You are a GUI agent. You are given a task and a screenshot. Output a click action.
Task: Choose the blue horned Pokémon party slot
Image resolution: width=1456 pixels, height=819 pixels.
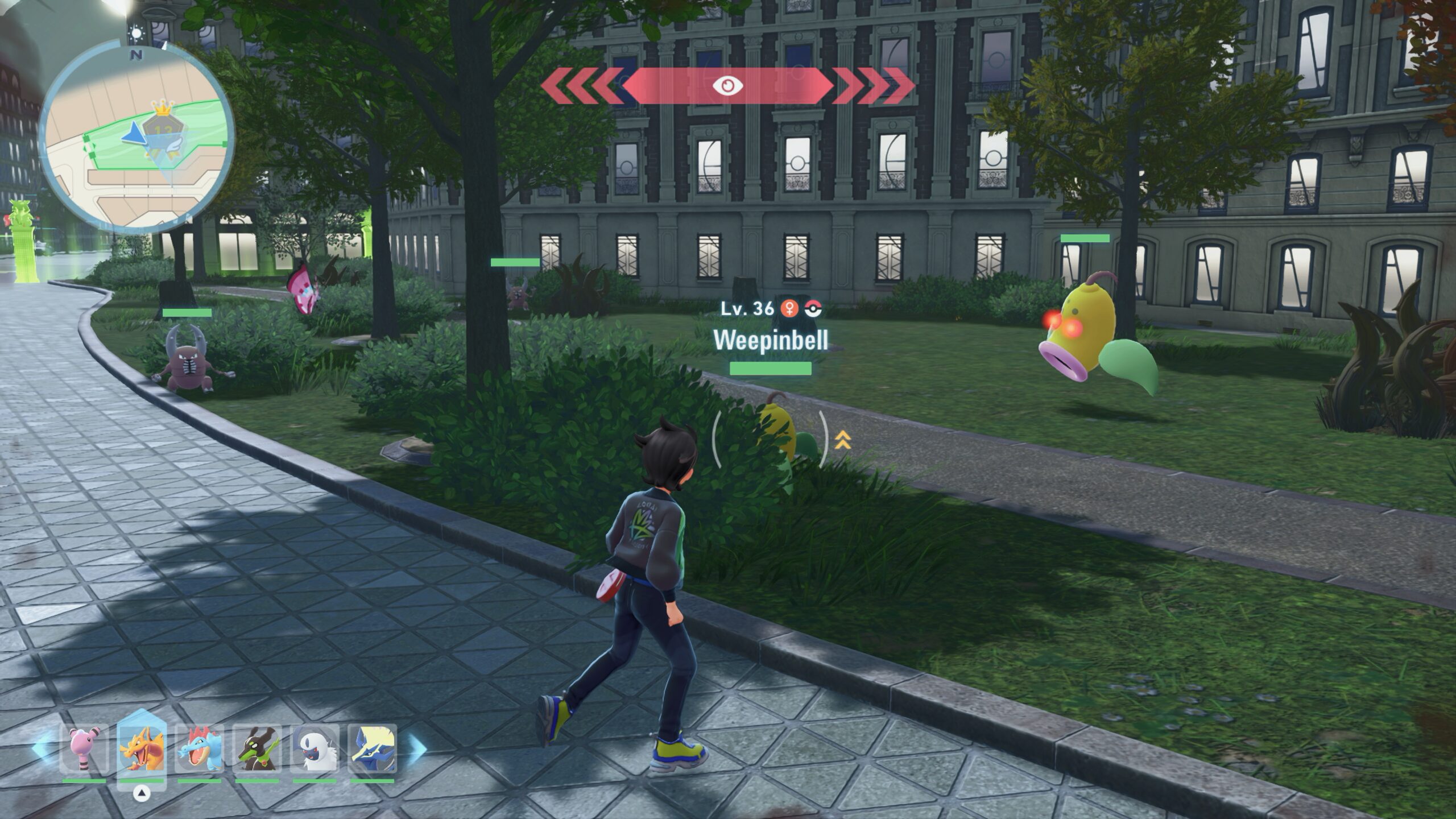[372, 749]
